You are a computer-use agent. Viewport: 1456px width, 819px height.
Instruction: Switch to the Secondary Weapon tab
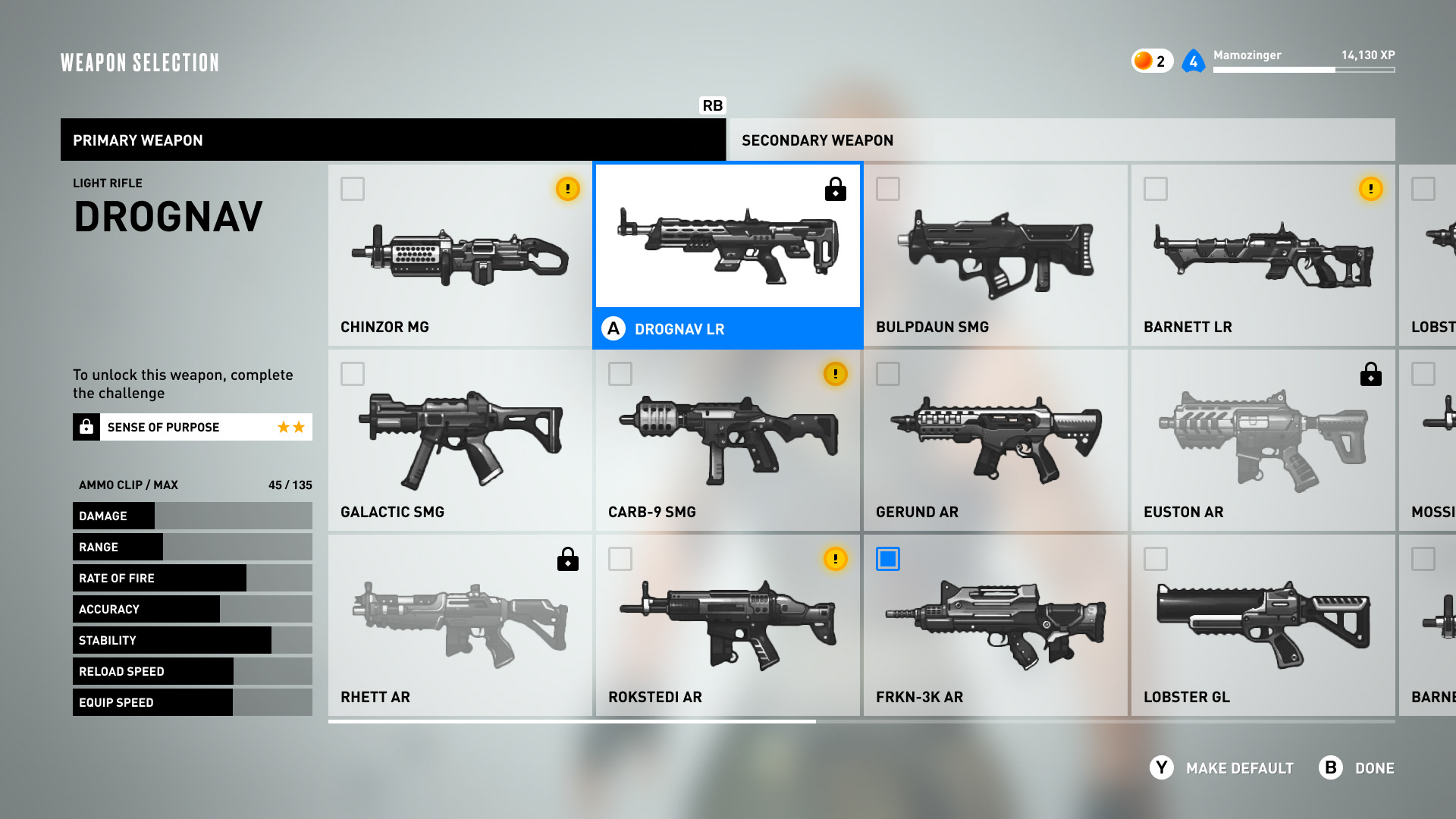pyautogui.click(x=1060, y=140)
